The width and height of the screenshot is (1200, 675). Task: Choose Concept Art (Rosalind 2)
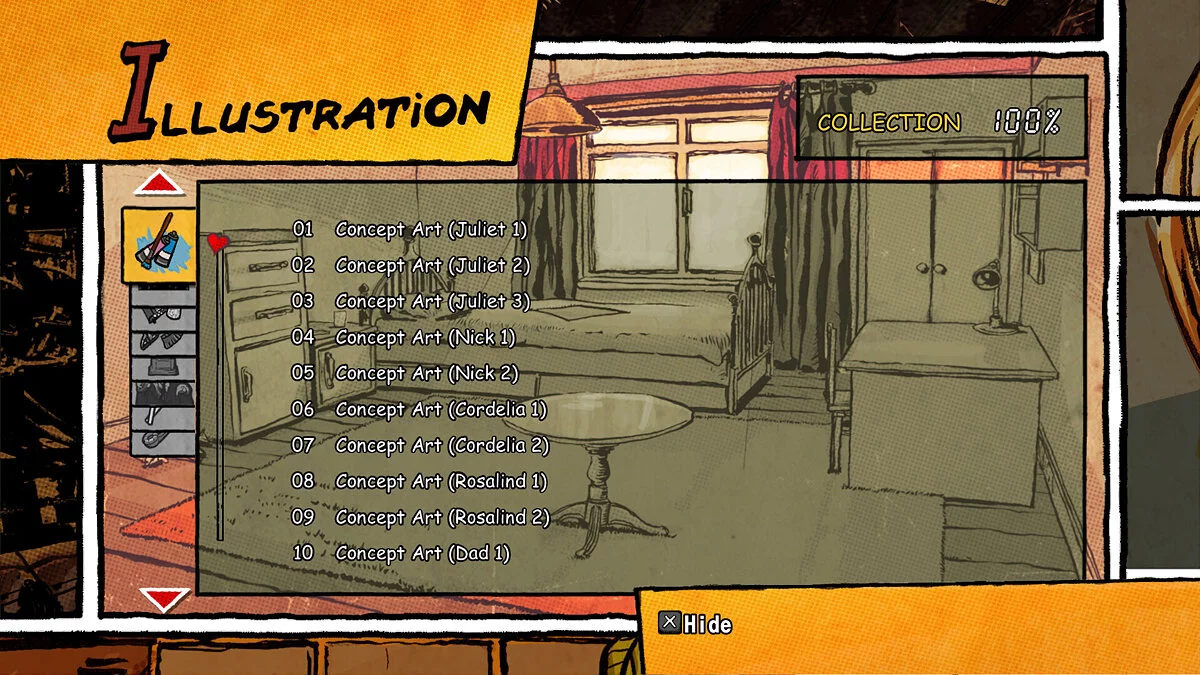[442, 517]
